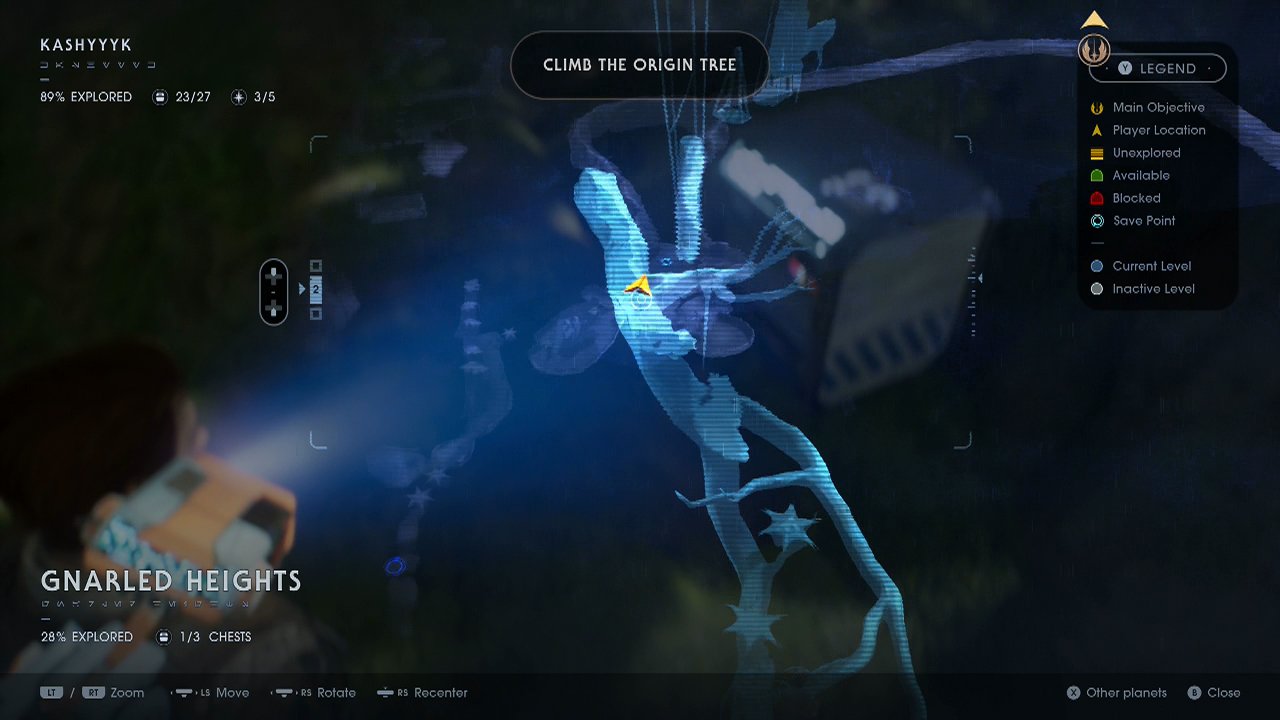Viewport: 1280px width, 720px height.
Task: Expand level 2 on the elevation selector
Action: click(316, 290)
